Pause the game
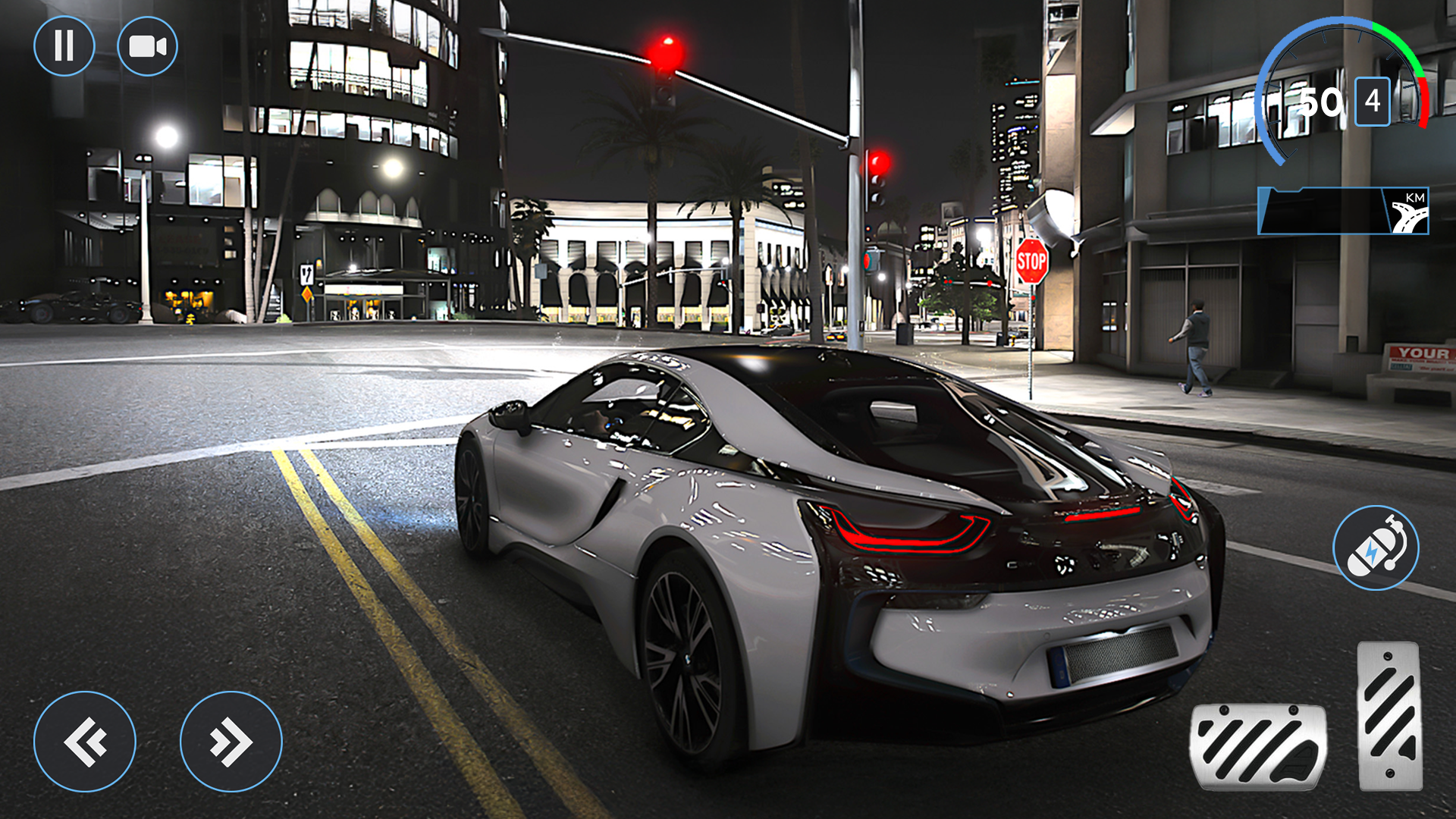The height and width of the screenshot is (819, 1456). pyautogui.click(x=64, y=46)
